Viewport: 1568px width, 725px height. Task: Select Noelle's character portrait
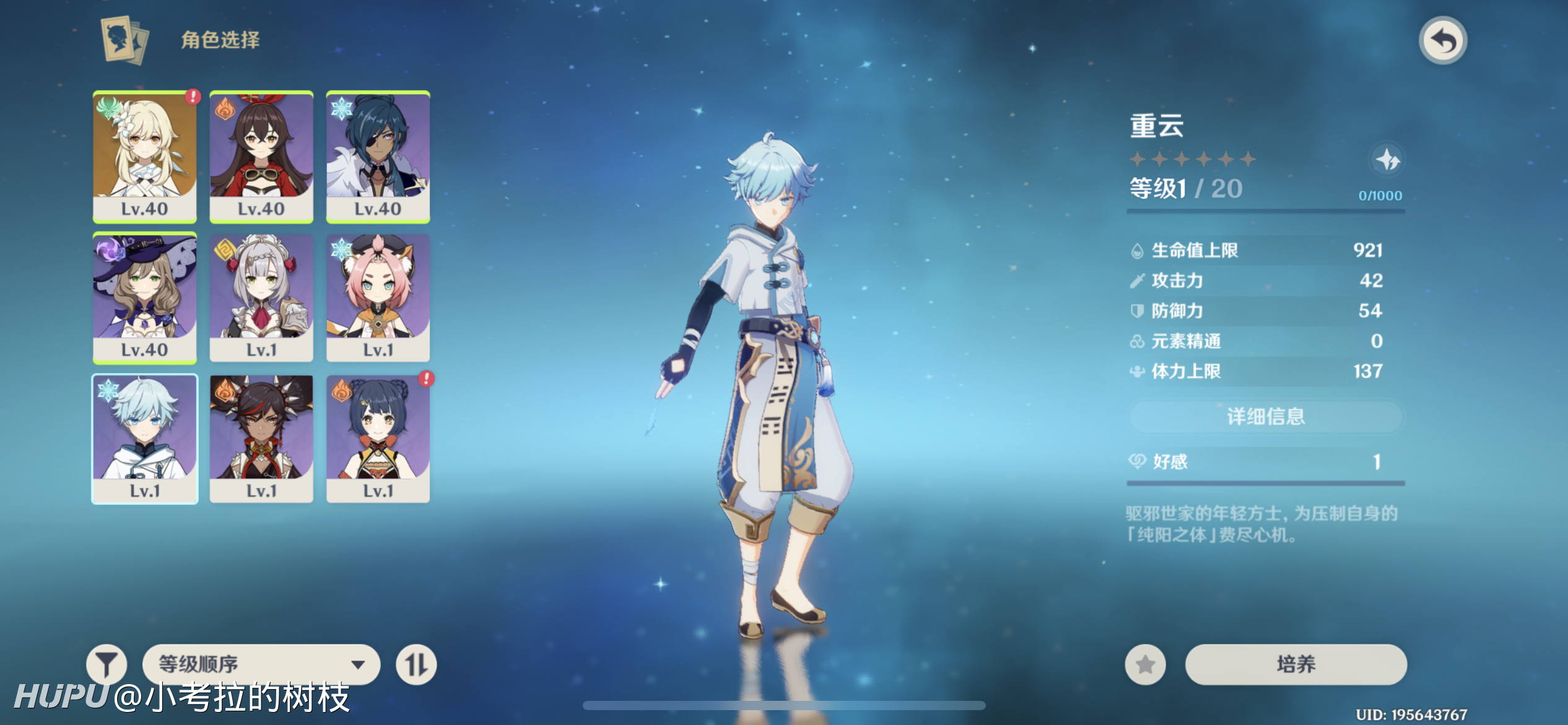[x=261, y=297]
